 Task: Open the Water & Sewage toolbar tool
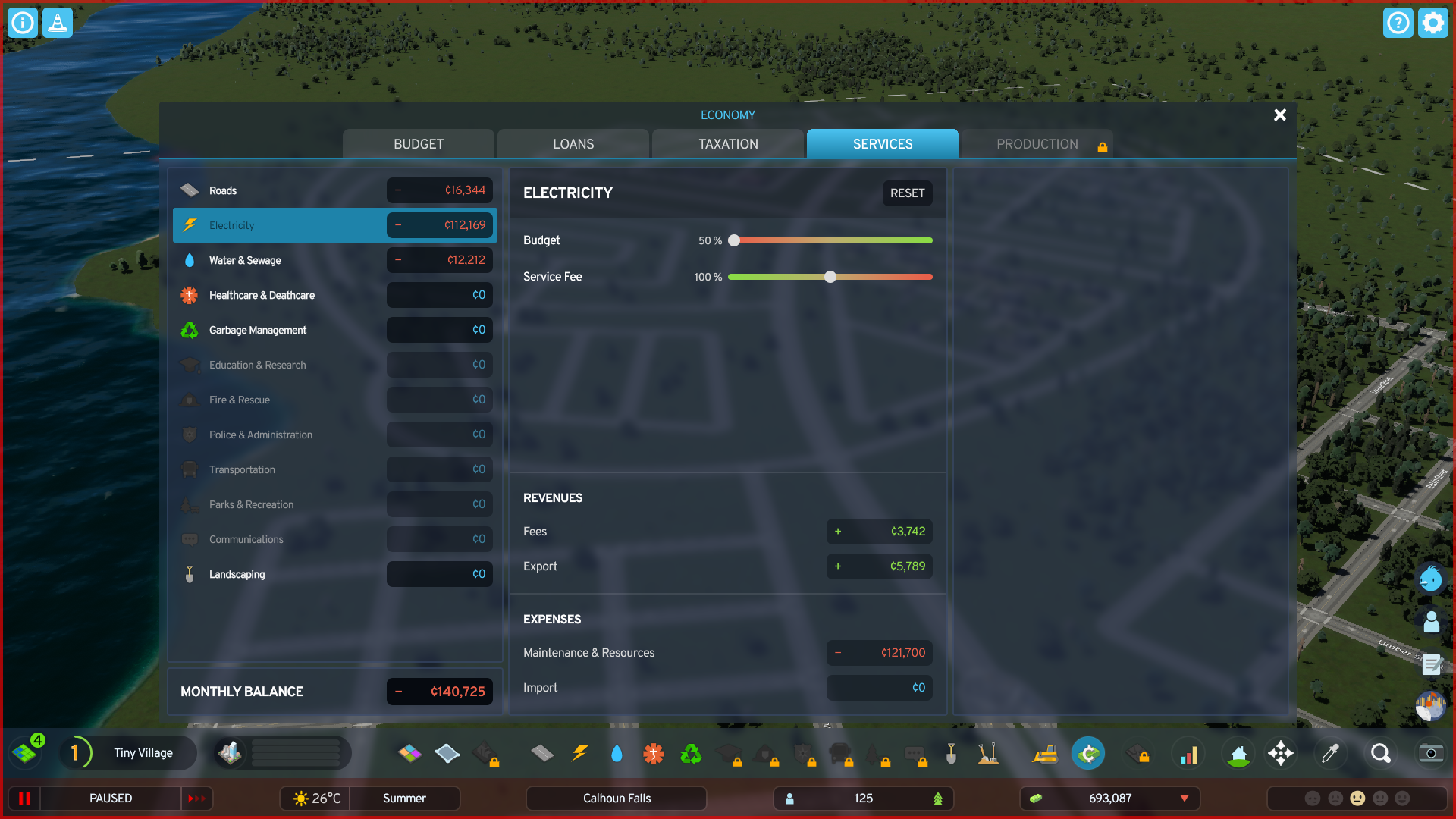click(617, 753)
